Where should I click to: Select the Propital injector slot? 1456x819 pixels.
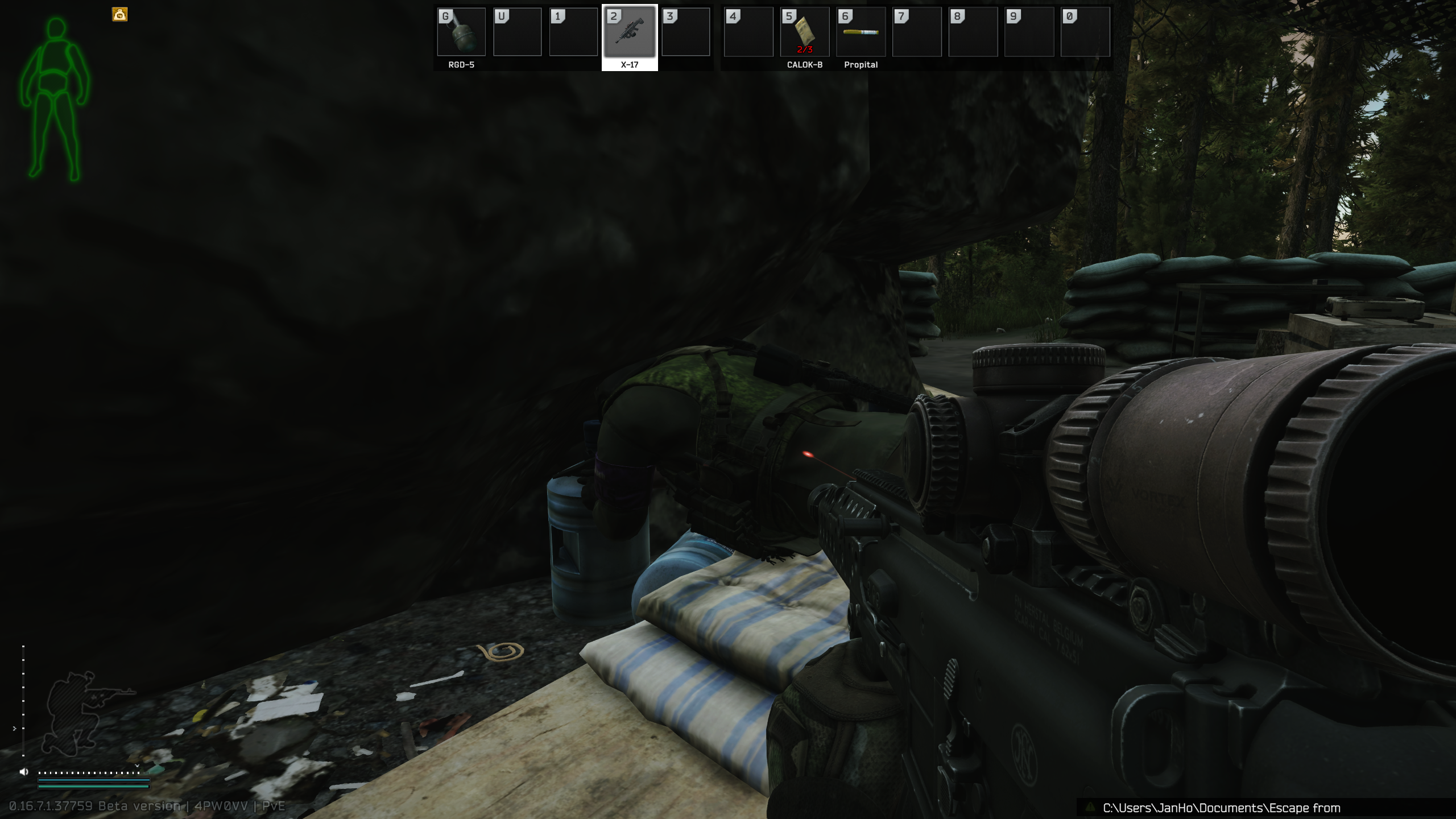coord(861,32)
